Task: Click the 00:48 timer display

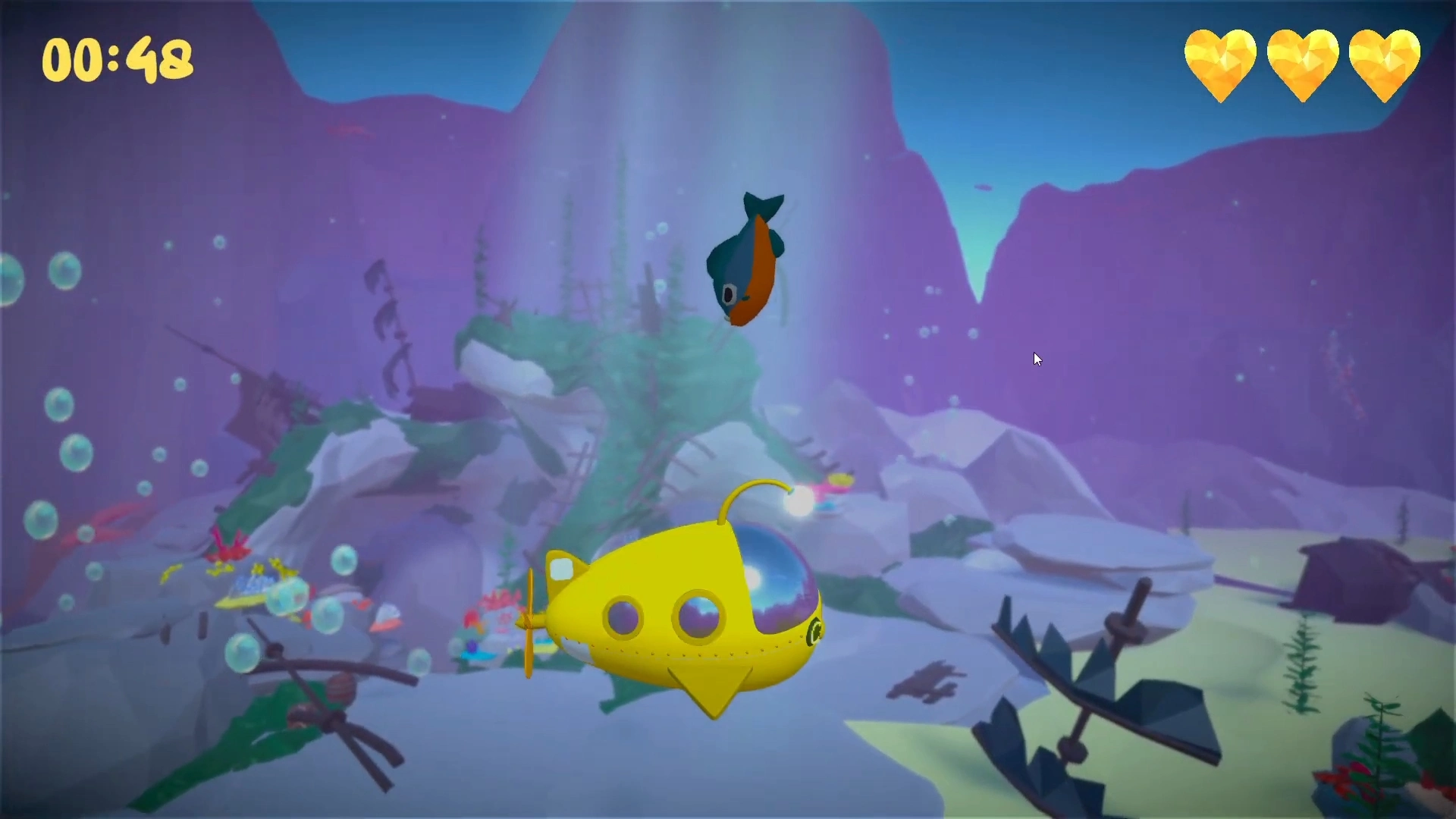Action: pos(118,59)
